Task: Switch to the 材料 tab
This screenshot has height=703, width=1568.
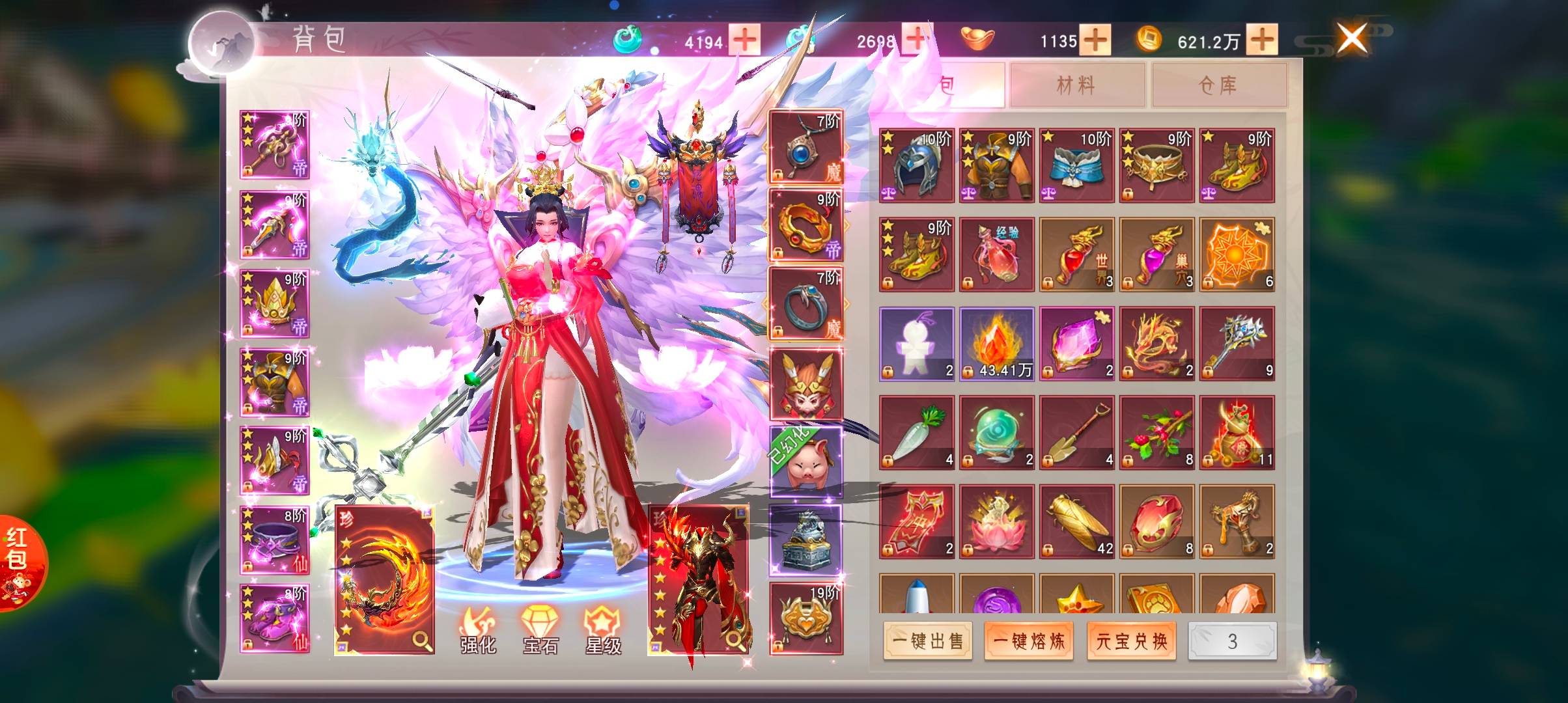Action: point(1076,85)
